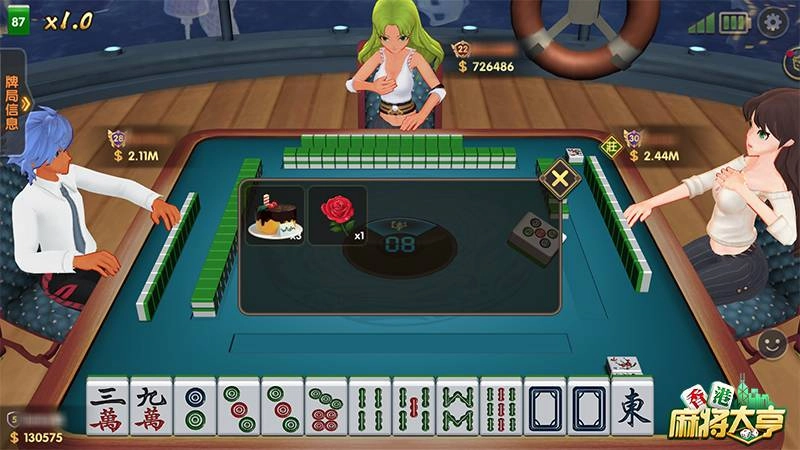Select the nine bamboo tile

pos(501,410)
